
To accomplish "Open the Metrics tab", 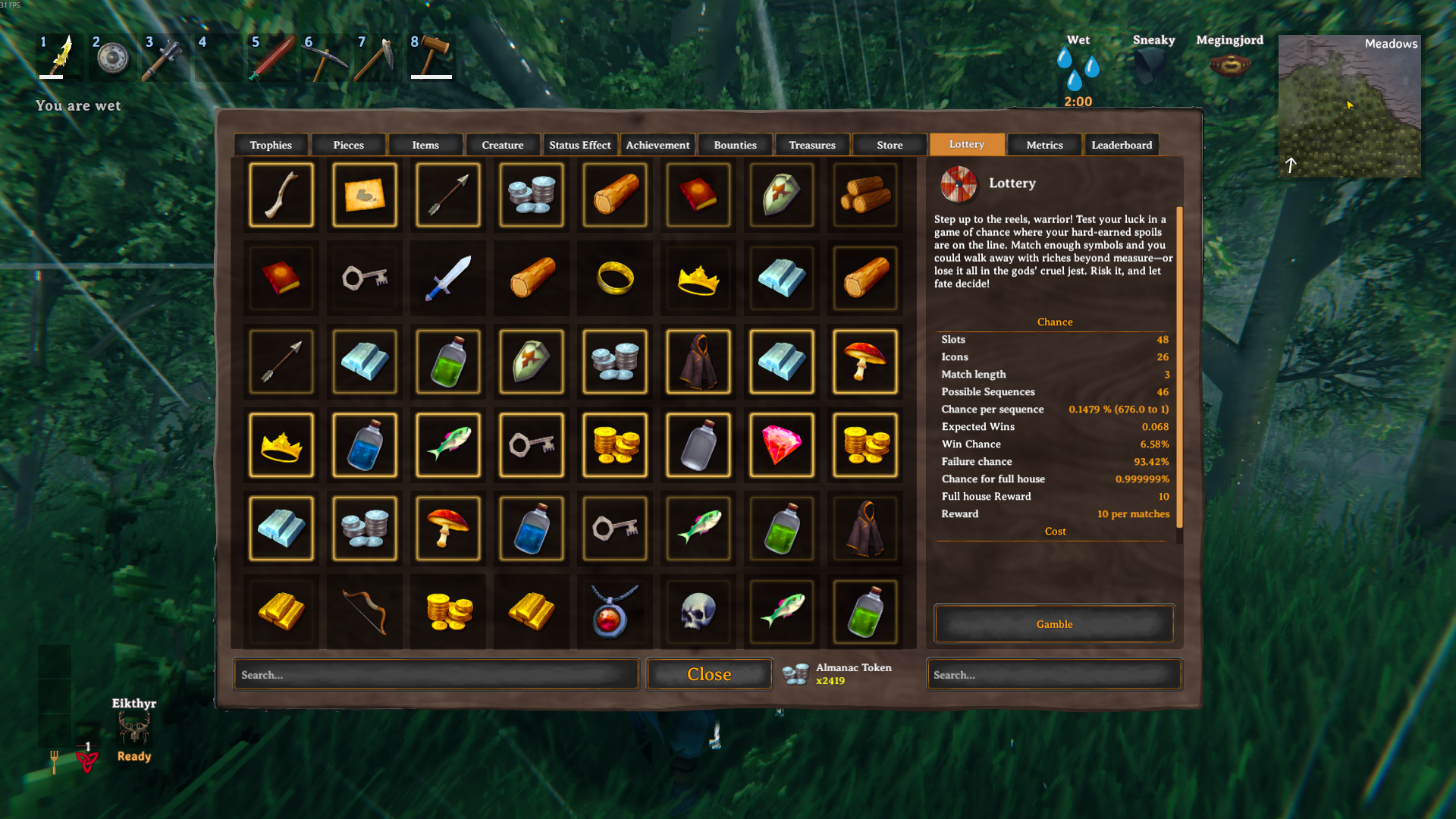I will (x=1044, y=145).
